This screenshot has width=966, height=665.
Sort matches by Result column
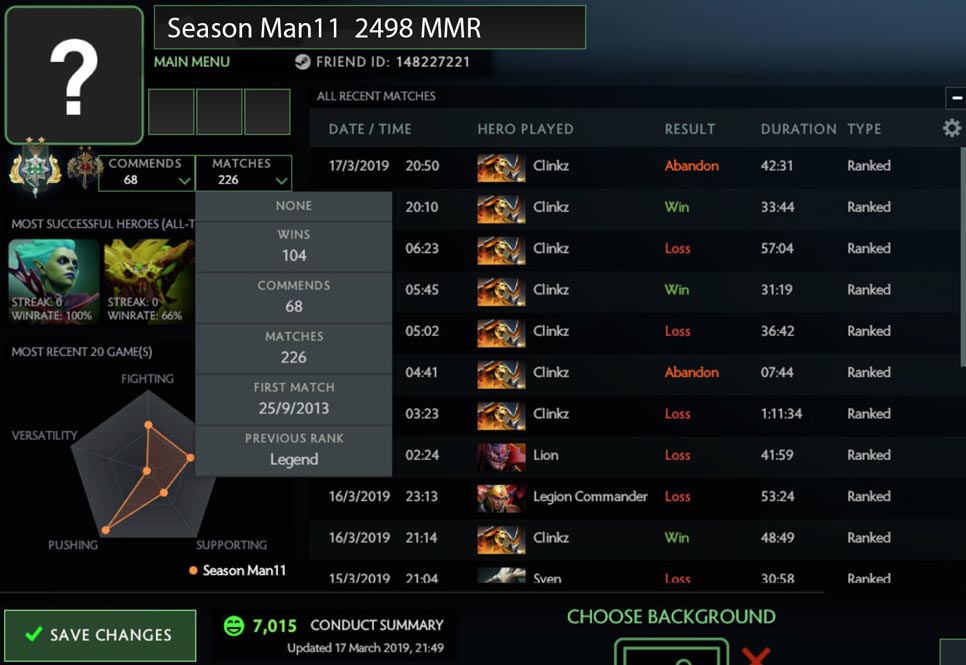click(690, 129)
